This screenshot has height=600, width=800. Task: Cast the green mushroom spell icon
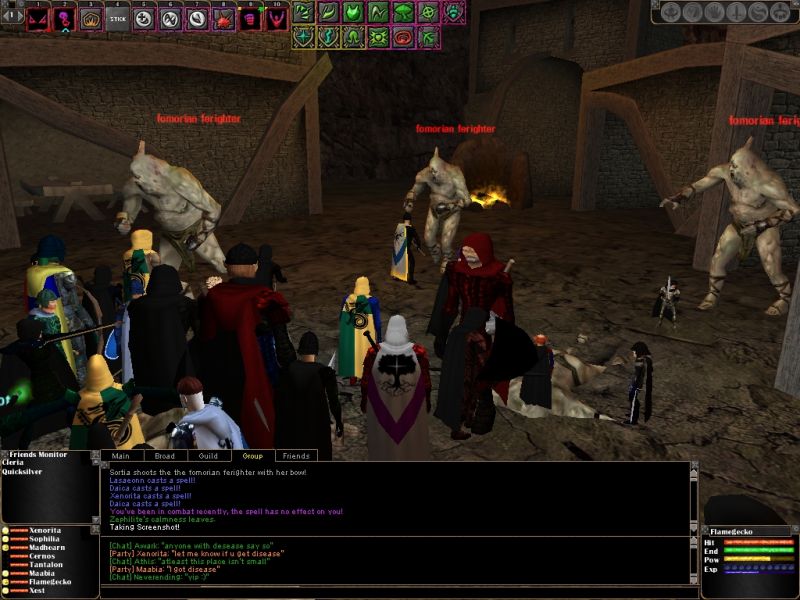coord(404,12)
